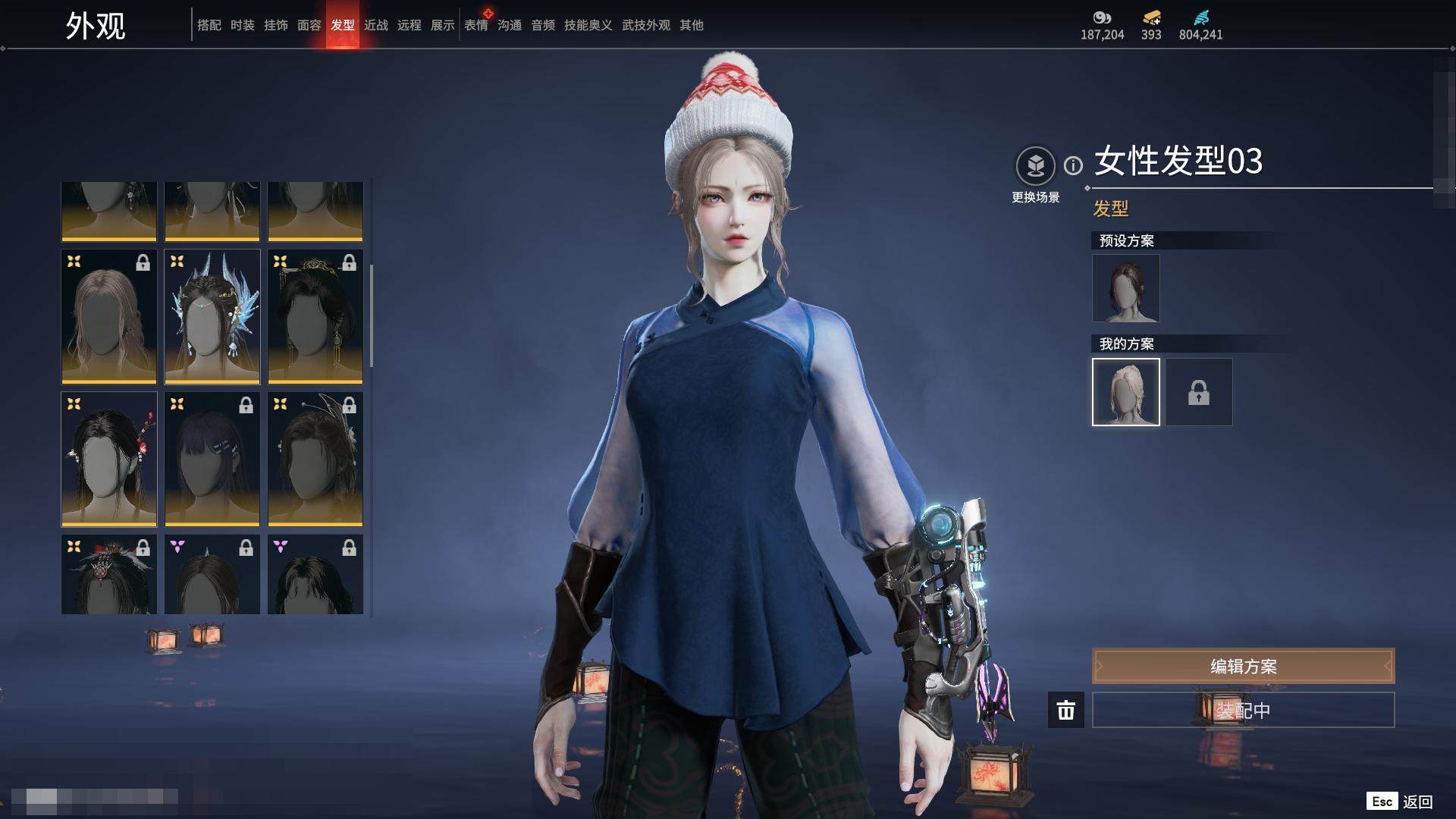The height and width of the screenshot is (819, 1456).
Task: Pick the hairstyle with blue feather ornaments
Action: click(212, 316)
